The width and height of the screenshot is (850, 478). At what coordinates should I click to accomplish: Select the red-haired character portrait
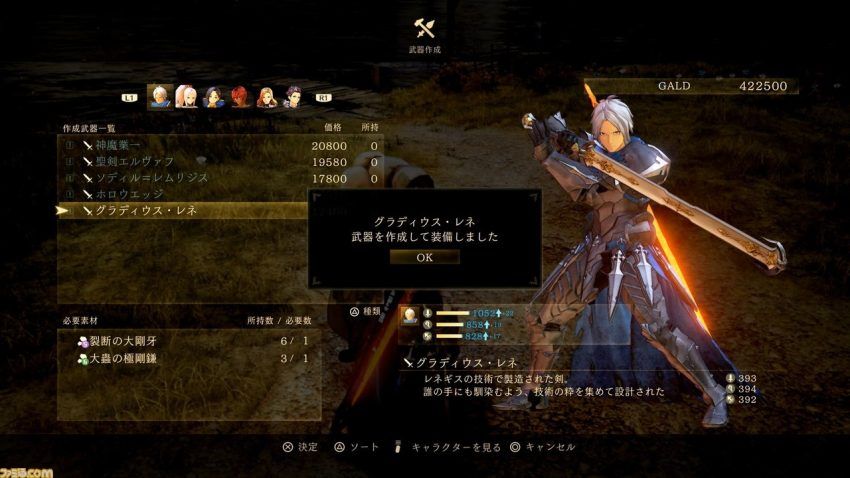click(x=240, y=96)
